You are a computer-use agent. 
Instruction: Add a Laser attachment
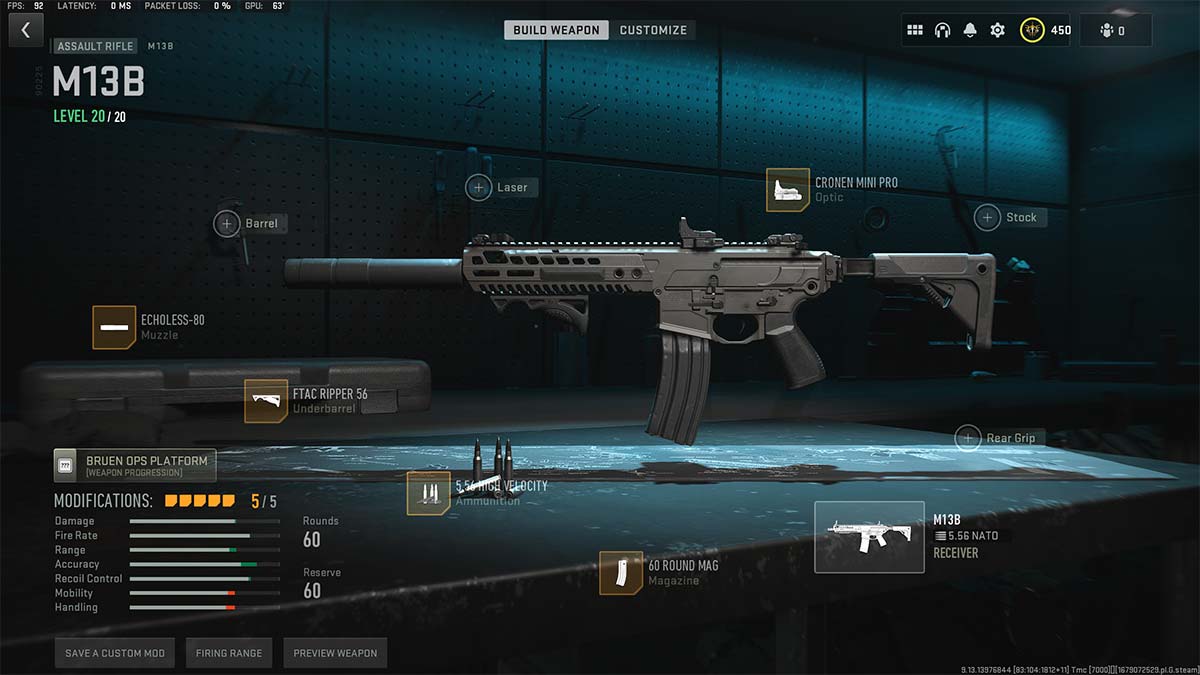click(x=480, y=187)
